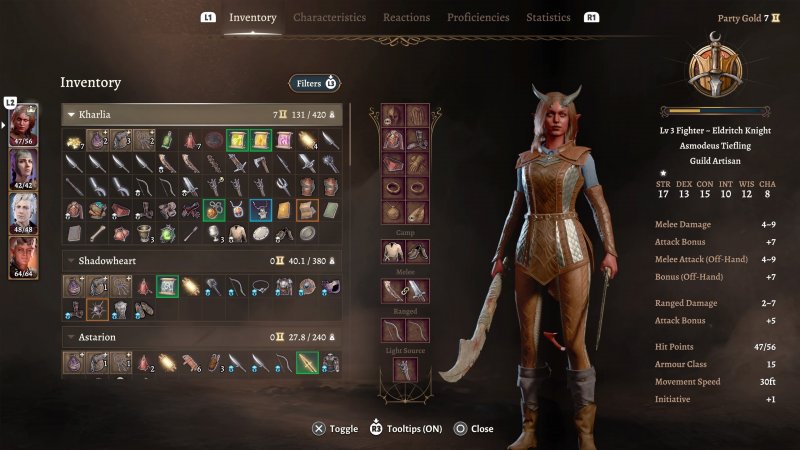Click the equipped helmet slot
Image resolution: width=800 pixels, height=450 pixels.
pos(393,117)
